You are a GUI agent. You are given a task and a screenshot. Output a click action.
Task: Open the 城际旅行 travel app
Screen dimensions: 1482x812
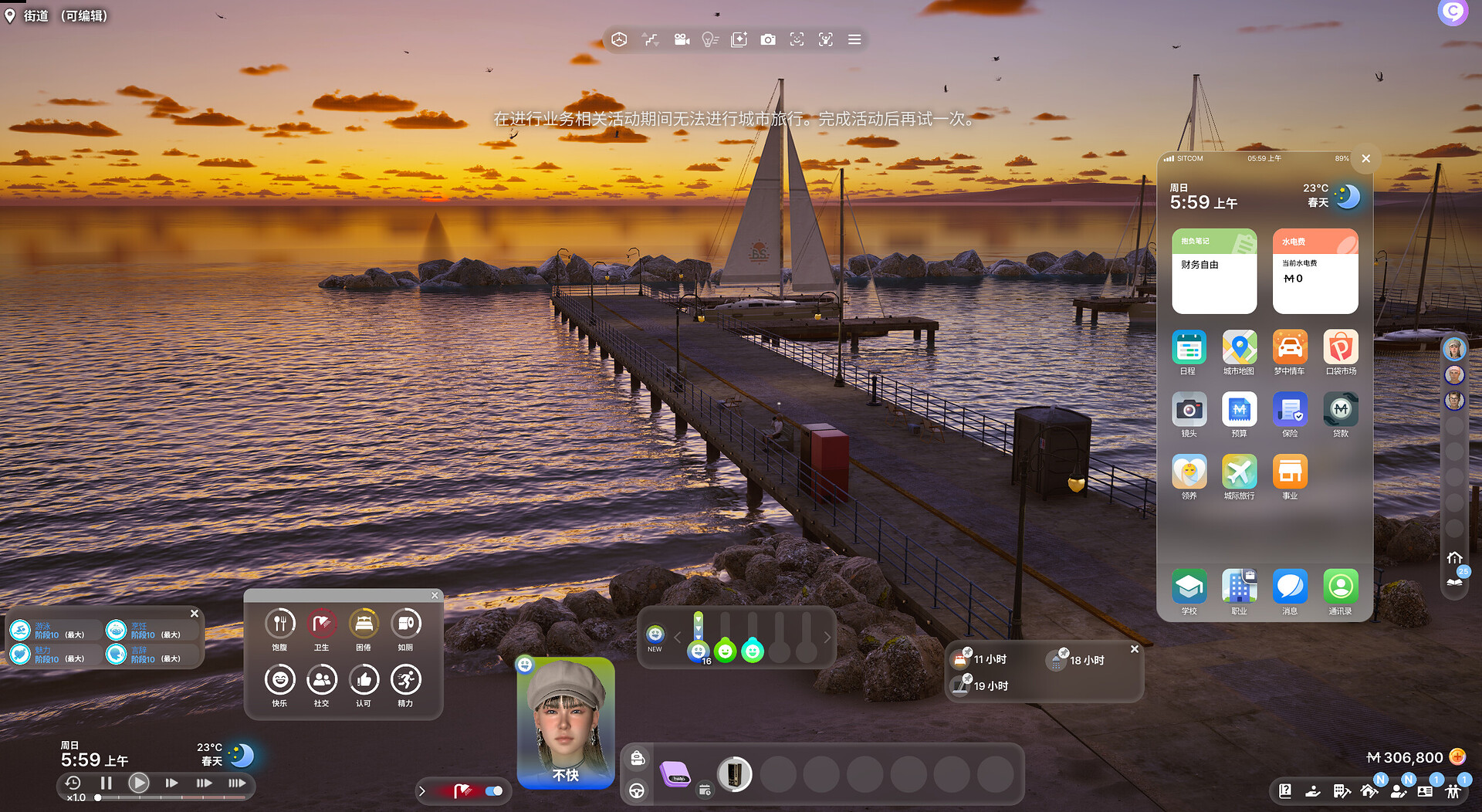coord(1239,473)
